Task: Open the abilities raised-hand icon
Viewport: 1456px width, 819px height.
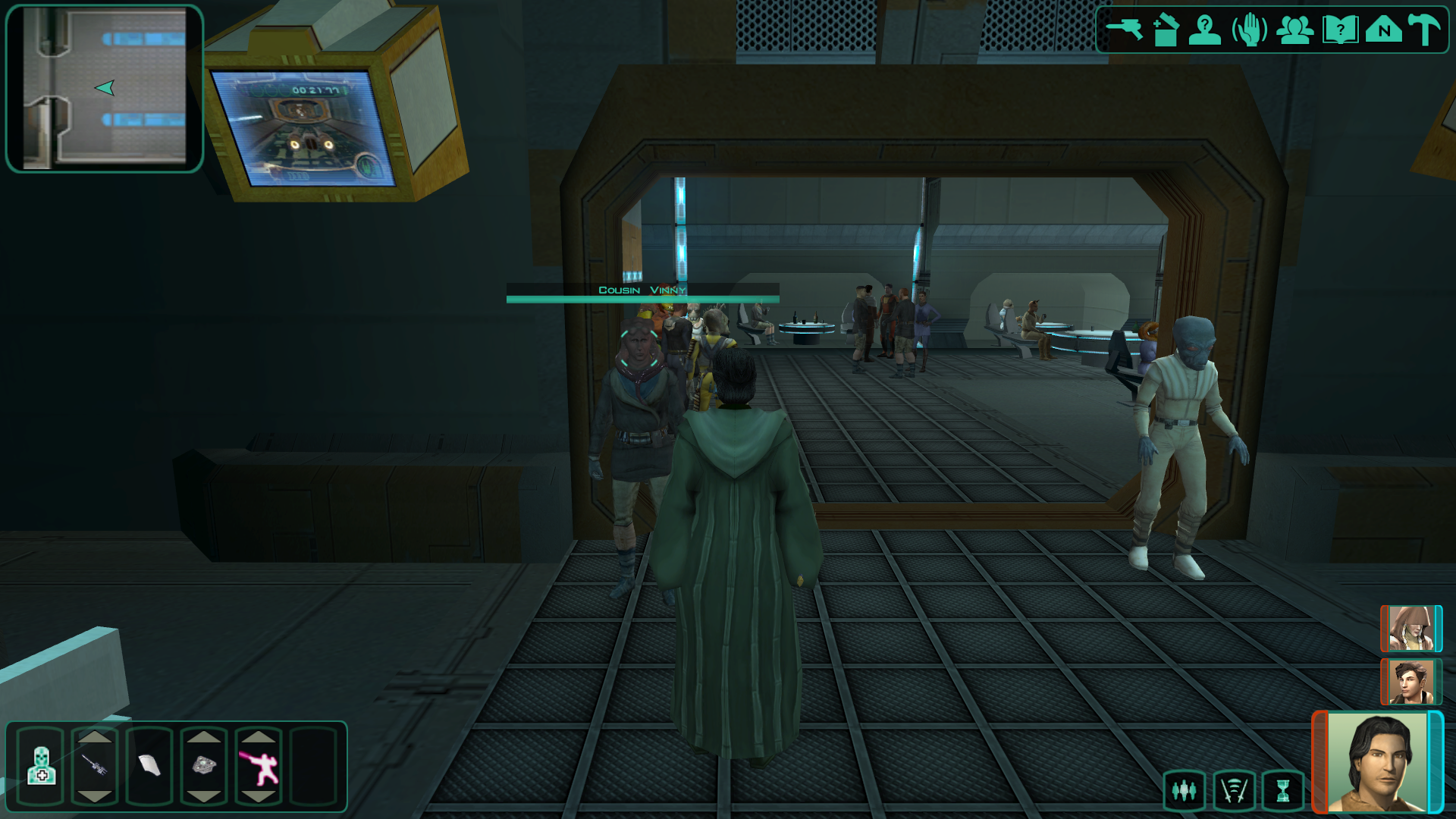Action: coord(1249,30)
